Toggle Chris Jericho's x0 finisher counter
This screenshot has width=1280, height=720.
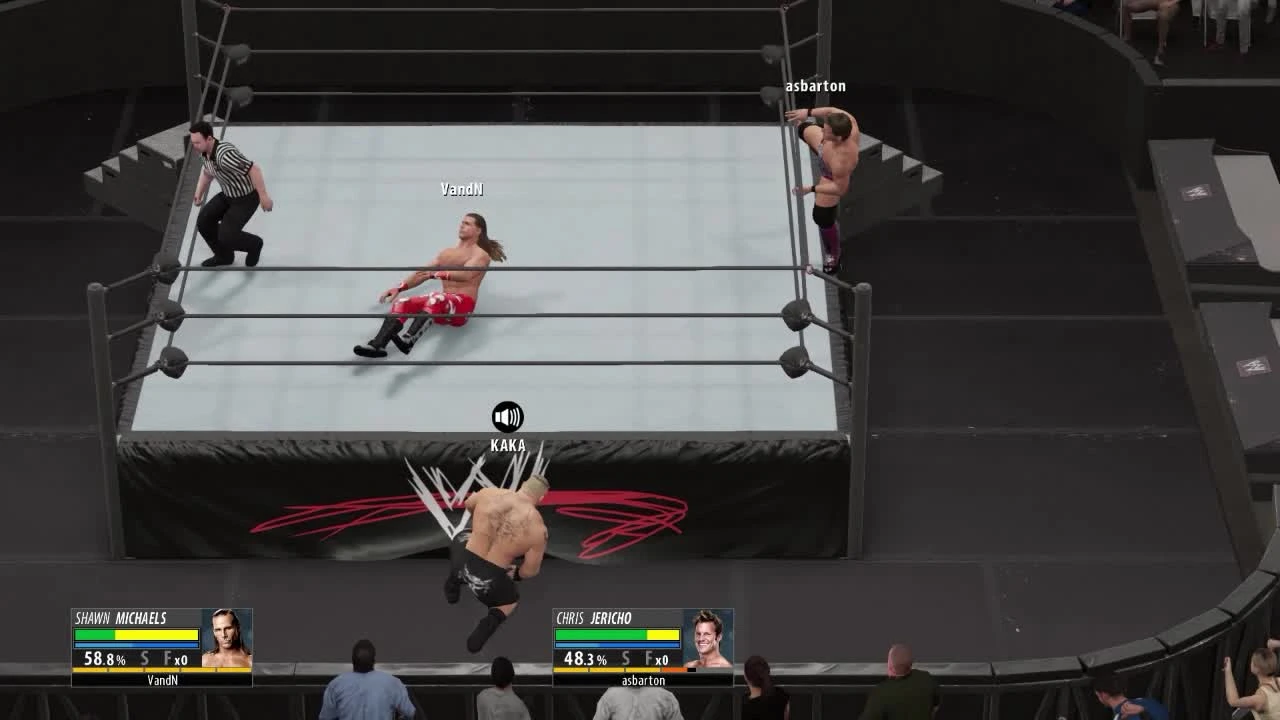(660, 658)
